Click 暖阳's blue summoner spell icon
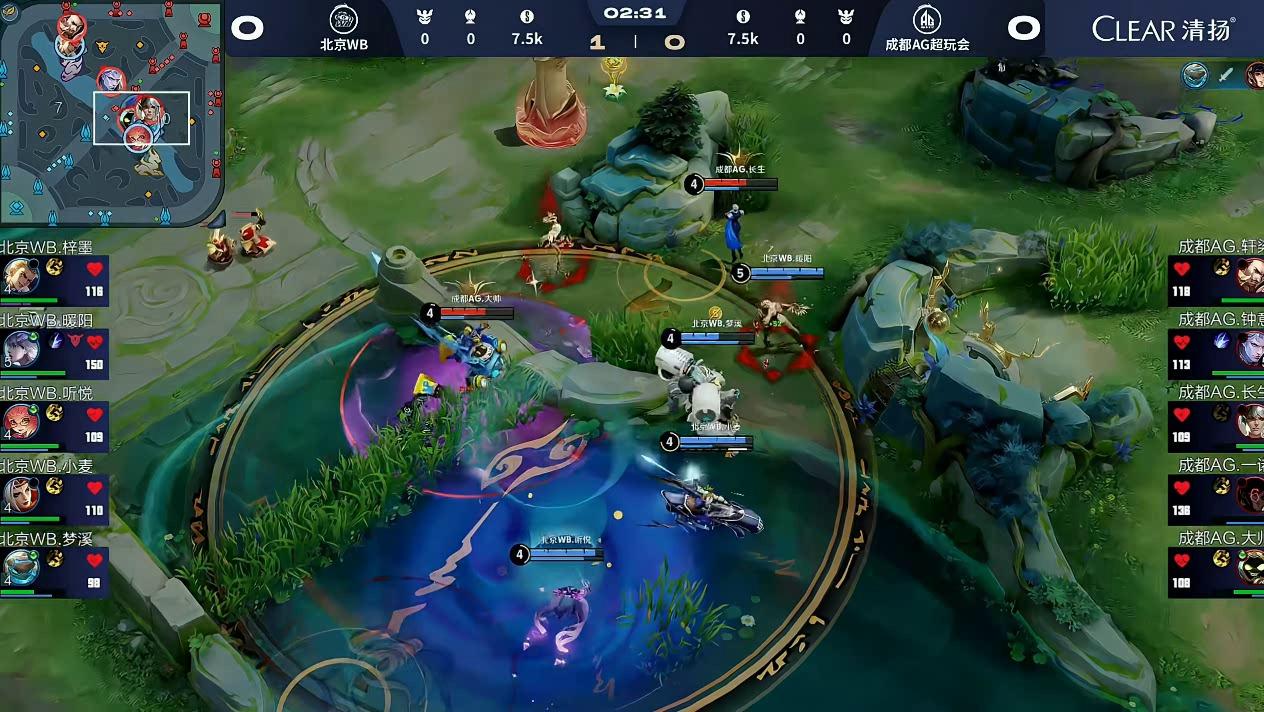The height and width of the screenshot is (712, 1264). pyautogui.click(x=56, y=341)
